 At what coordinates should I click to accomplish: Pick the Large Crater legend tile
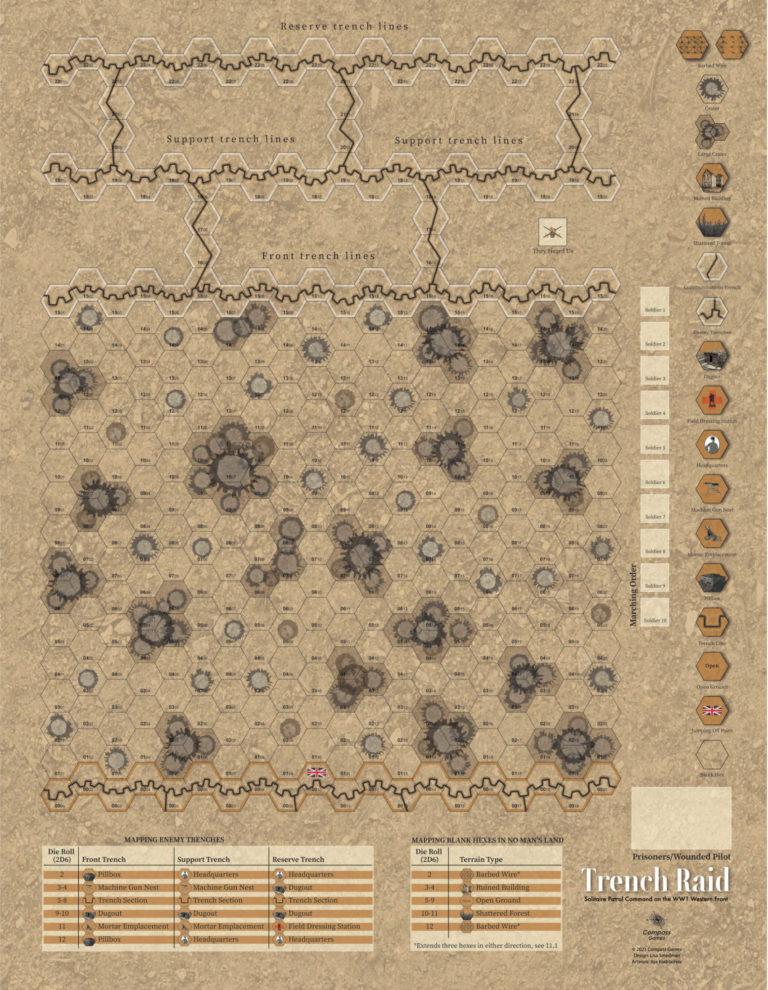(713, 132)
